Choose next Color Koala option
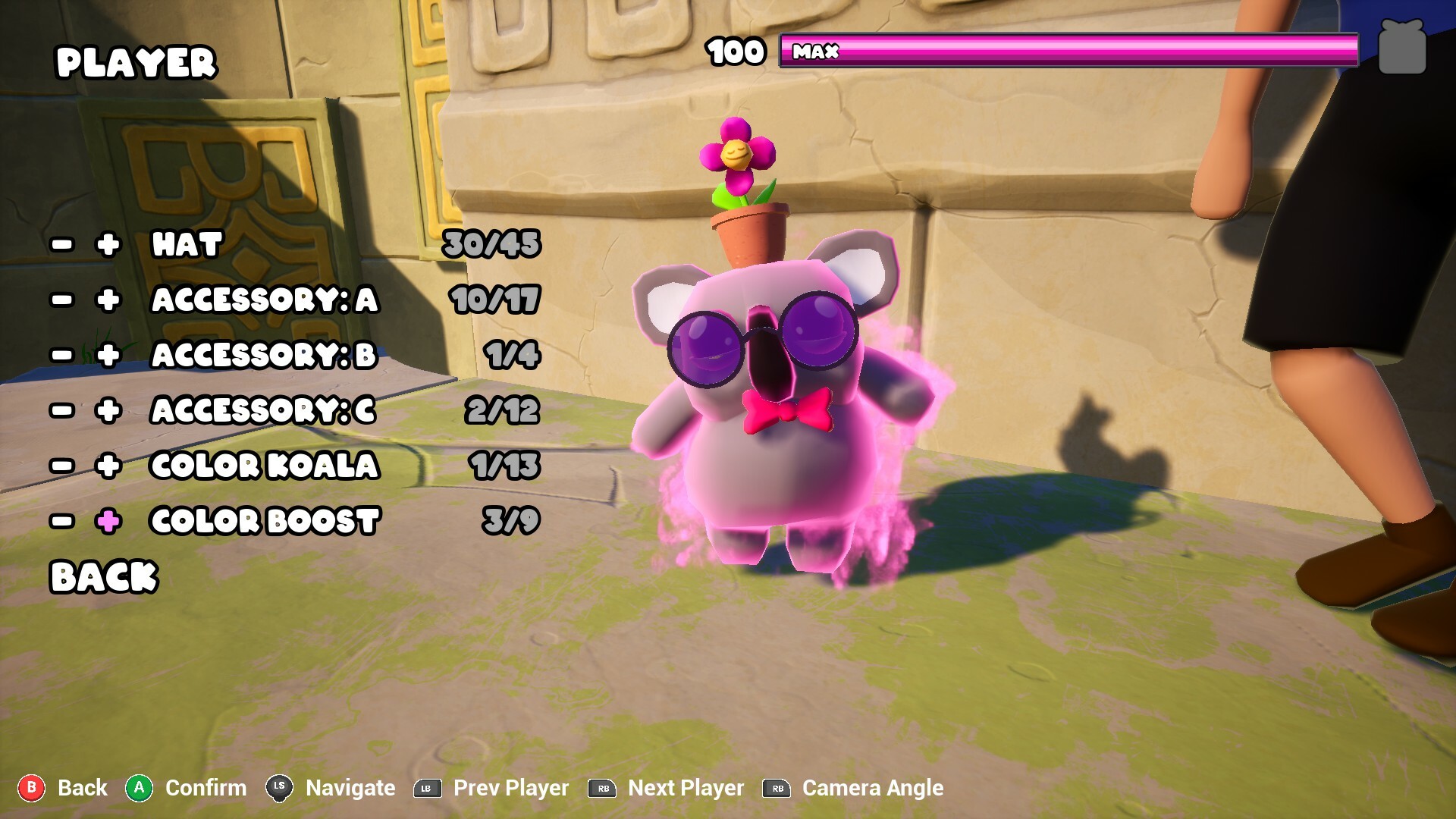1456x819 pixels. coord(108,466)
